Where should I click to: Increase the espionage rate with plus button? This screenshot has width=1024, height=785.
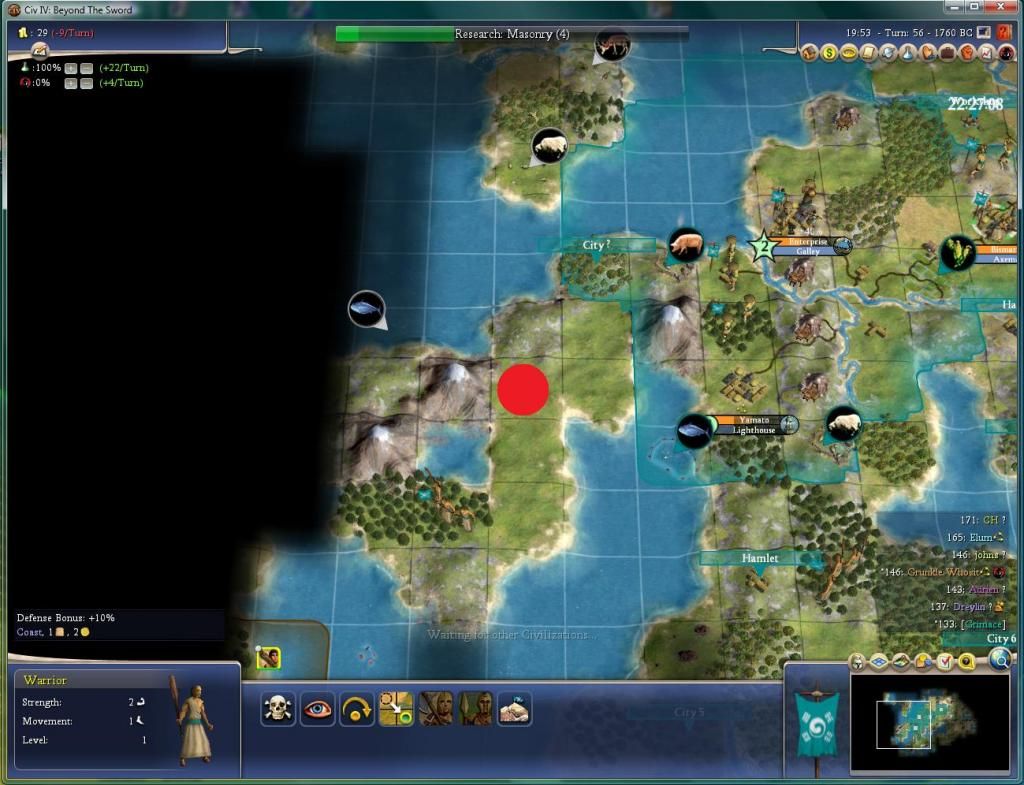tap(71, 83)
